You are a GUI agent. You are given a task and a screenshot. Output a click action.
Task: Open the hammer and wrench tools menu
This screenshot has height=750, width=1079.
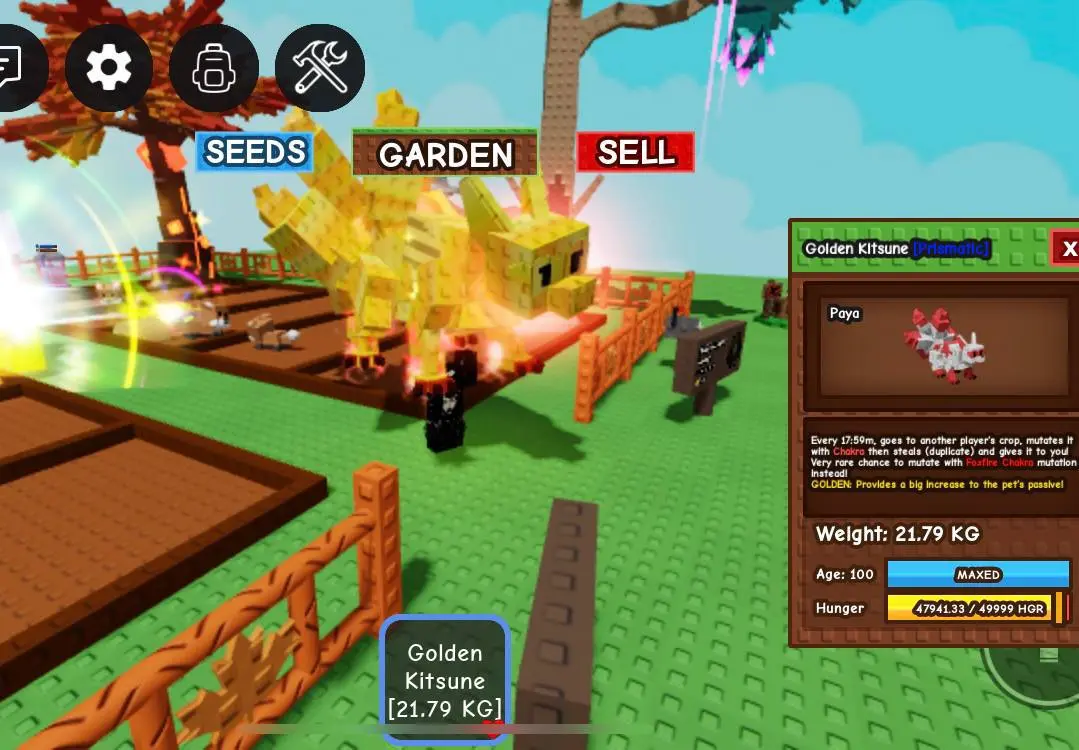coord(319,68)
